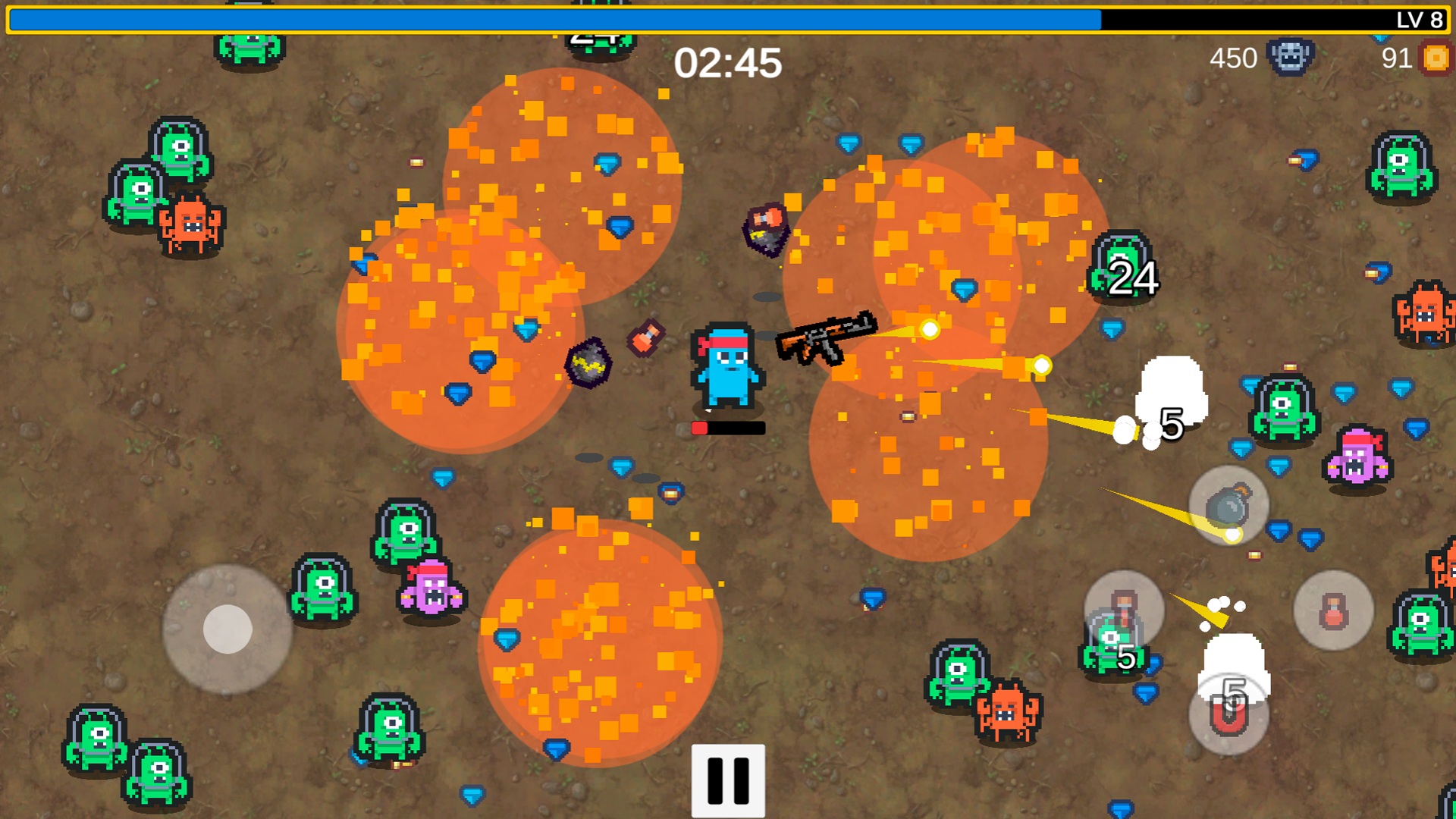This screenshot has width=1456, height=819.
Task: Click the AK-47 rifle next to the player
Action: pyautogui.click(x=827, y=337)
